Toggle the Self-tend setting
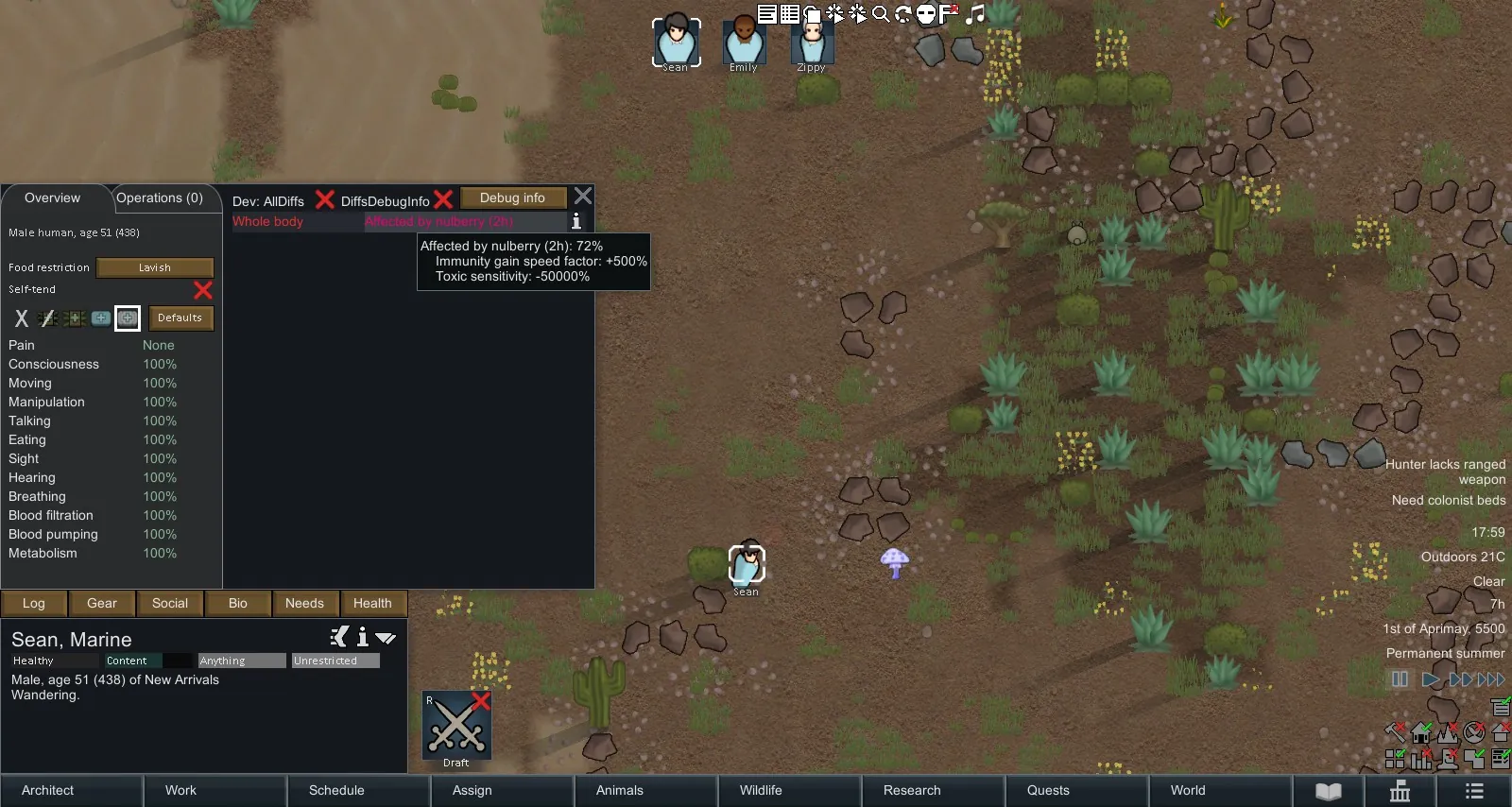The width and height of the screenshot is (1512, 807). click(202, 289)
